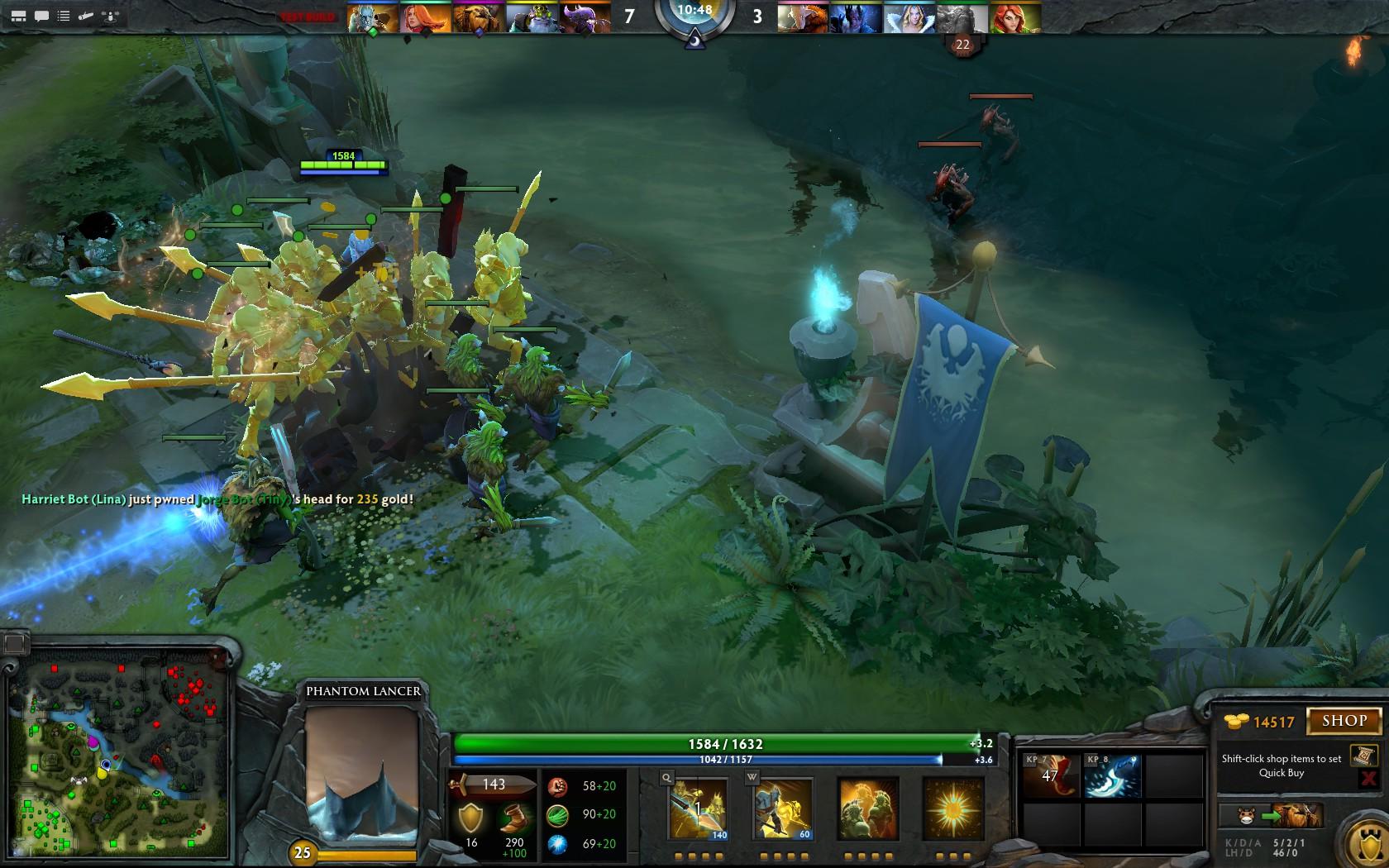
Task: Open the SHOP panel
Action: tap(1344, 721)
